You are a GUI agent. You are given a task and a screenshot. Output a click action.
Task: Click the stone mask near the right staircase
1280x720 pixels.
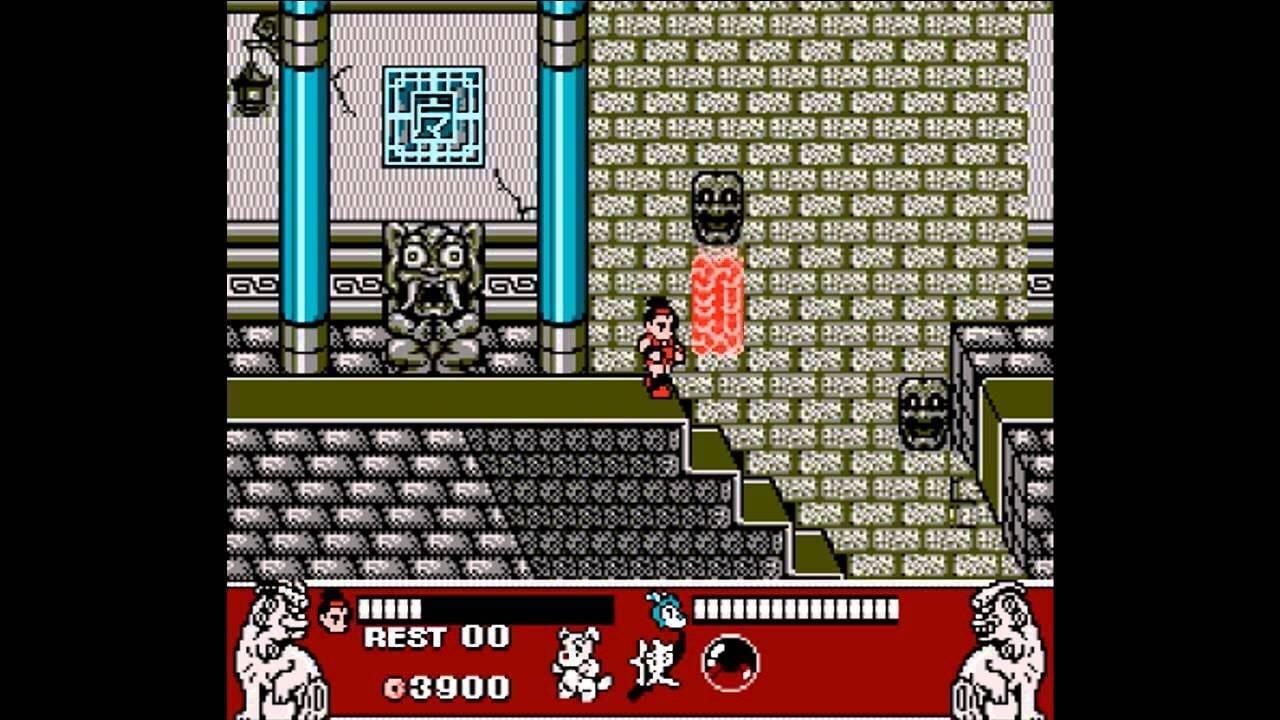click(x=926, y=413)
